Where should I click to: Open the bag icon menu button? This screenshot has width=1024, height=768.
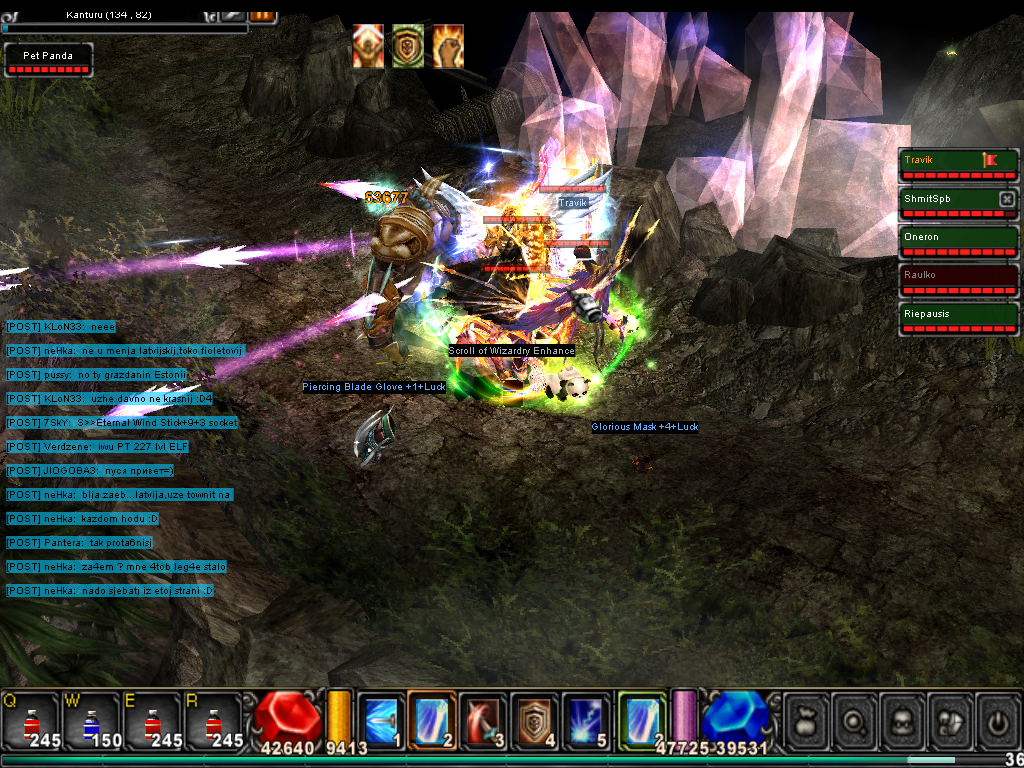point(806,720)
